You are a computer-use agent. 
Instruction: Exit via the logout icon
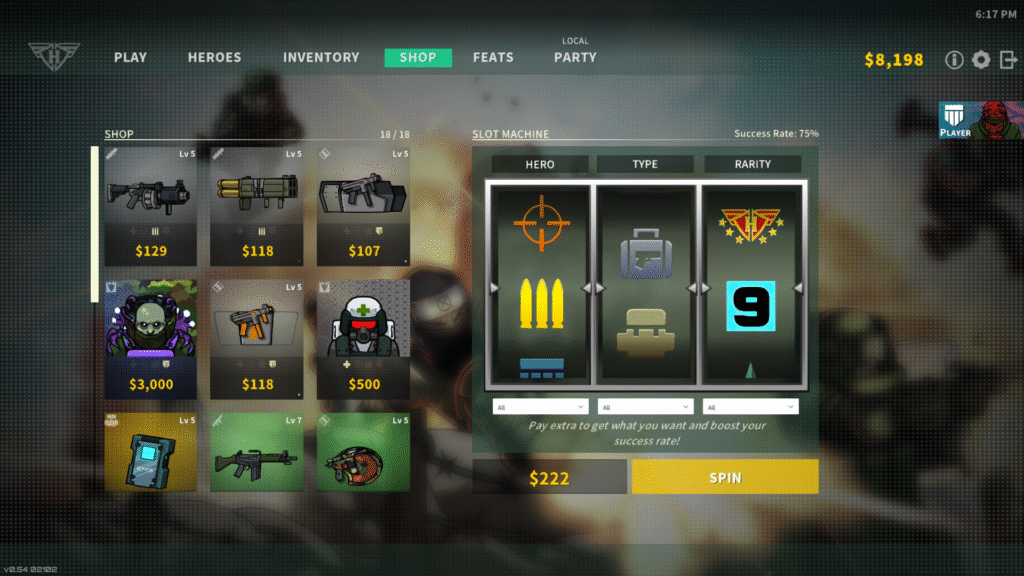click(1007, 60)
